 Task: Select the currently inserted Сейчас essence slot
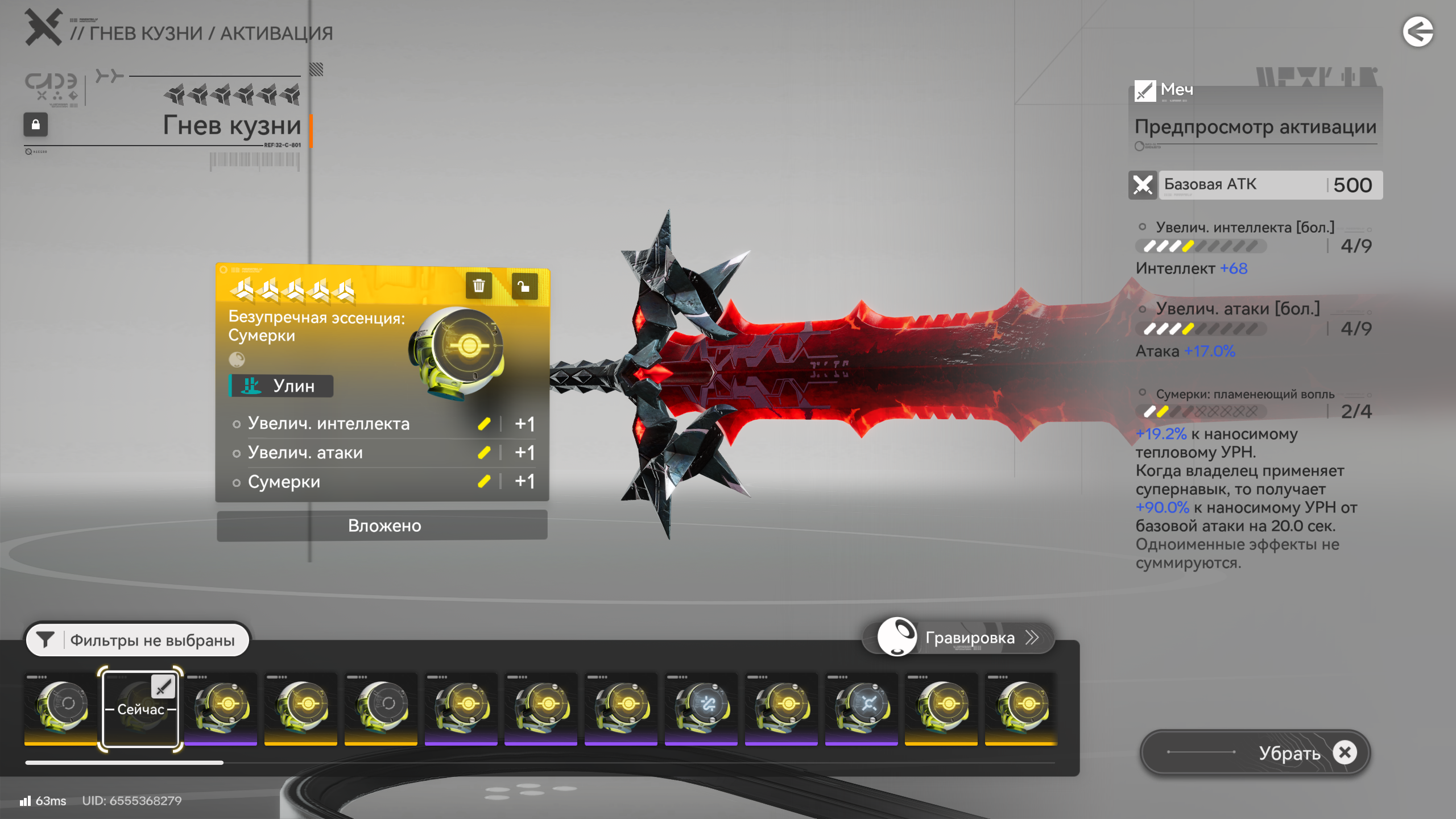[140, 709]
